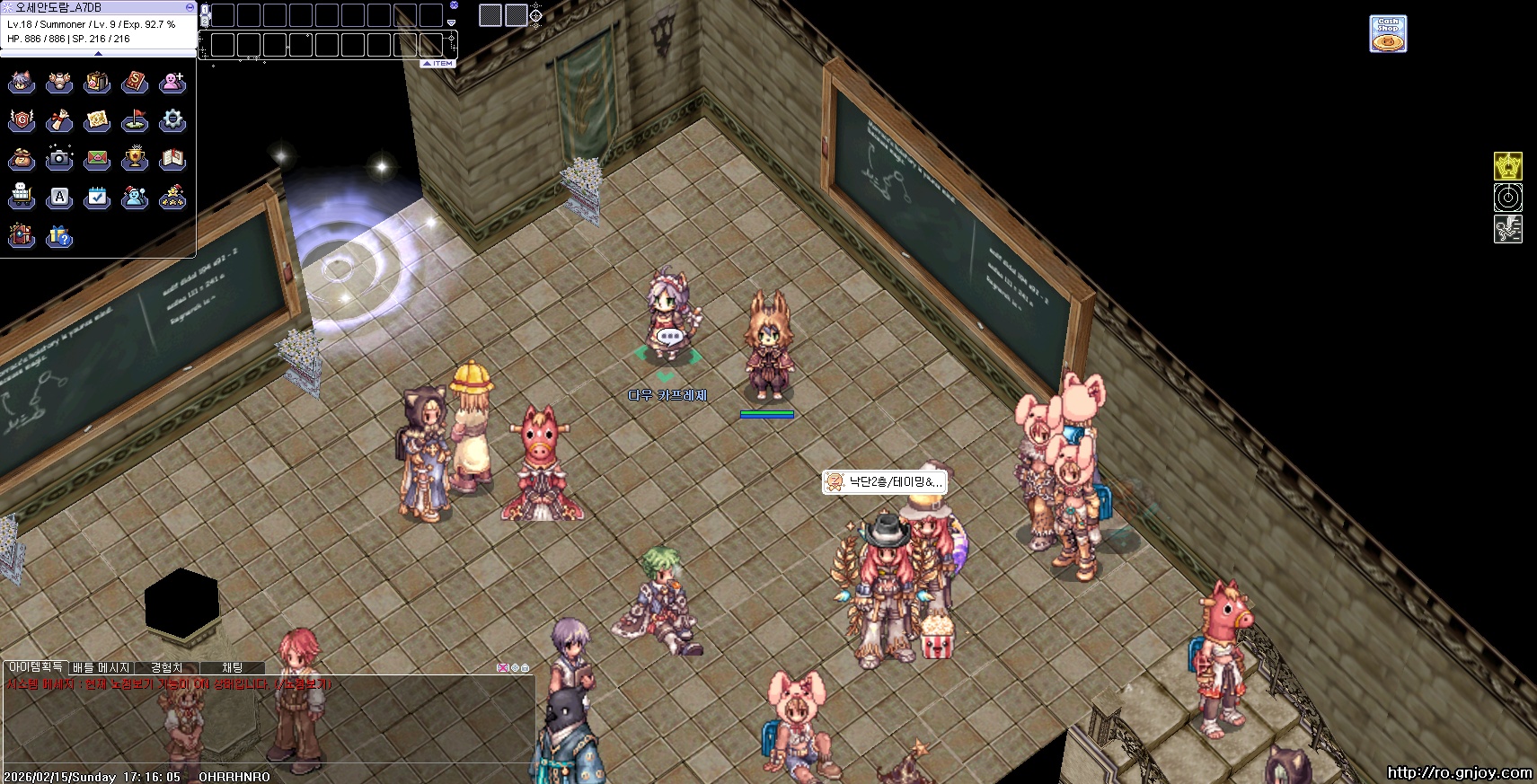This screenshot has height=784, width=1537.
Task: Open the quest scroll with red ribbon
Action: (59, 120)
